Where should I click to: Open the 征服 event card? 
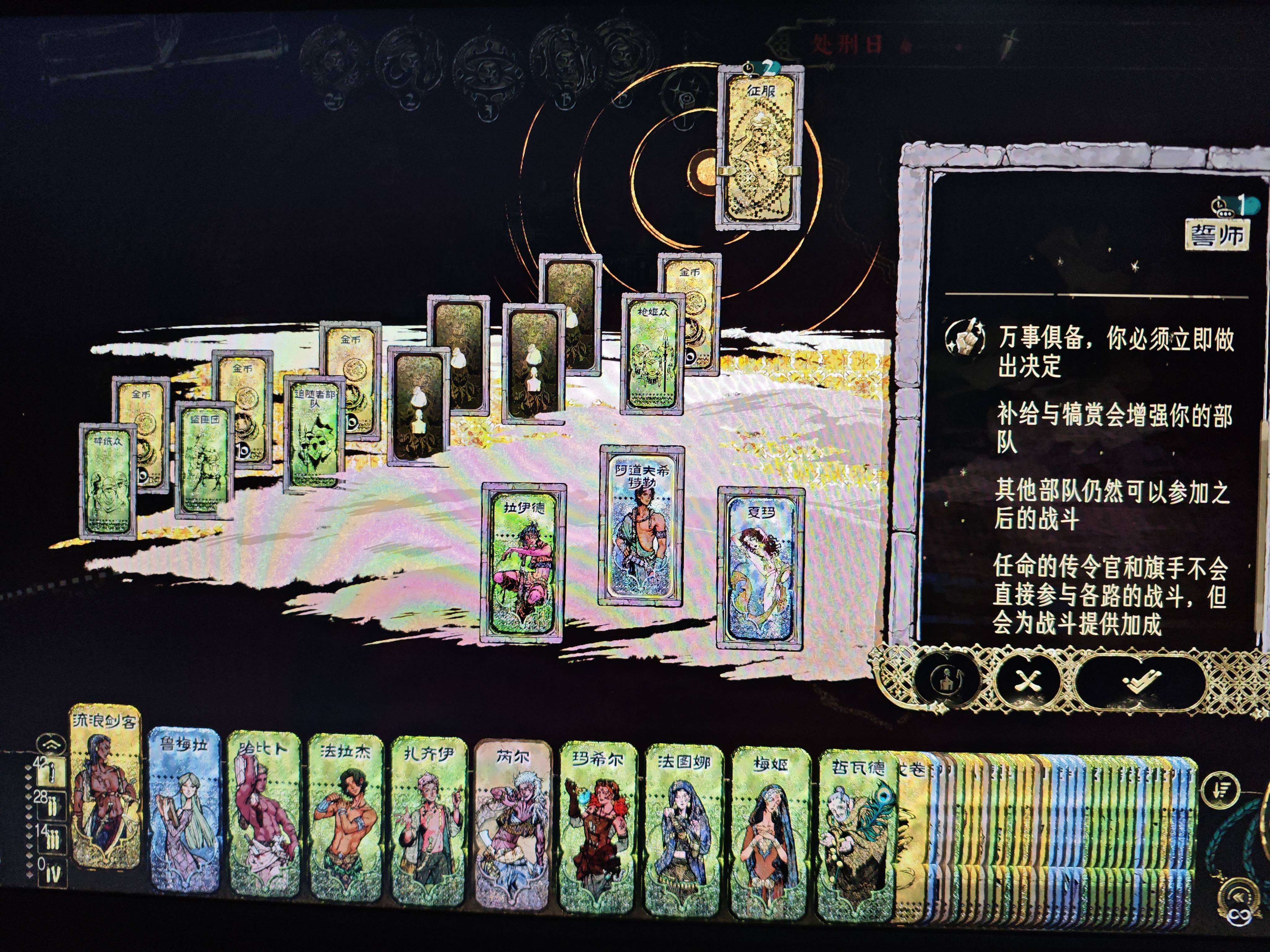point(760,149)
